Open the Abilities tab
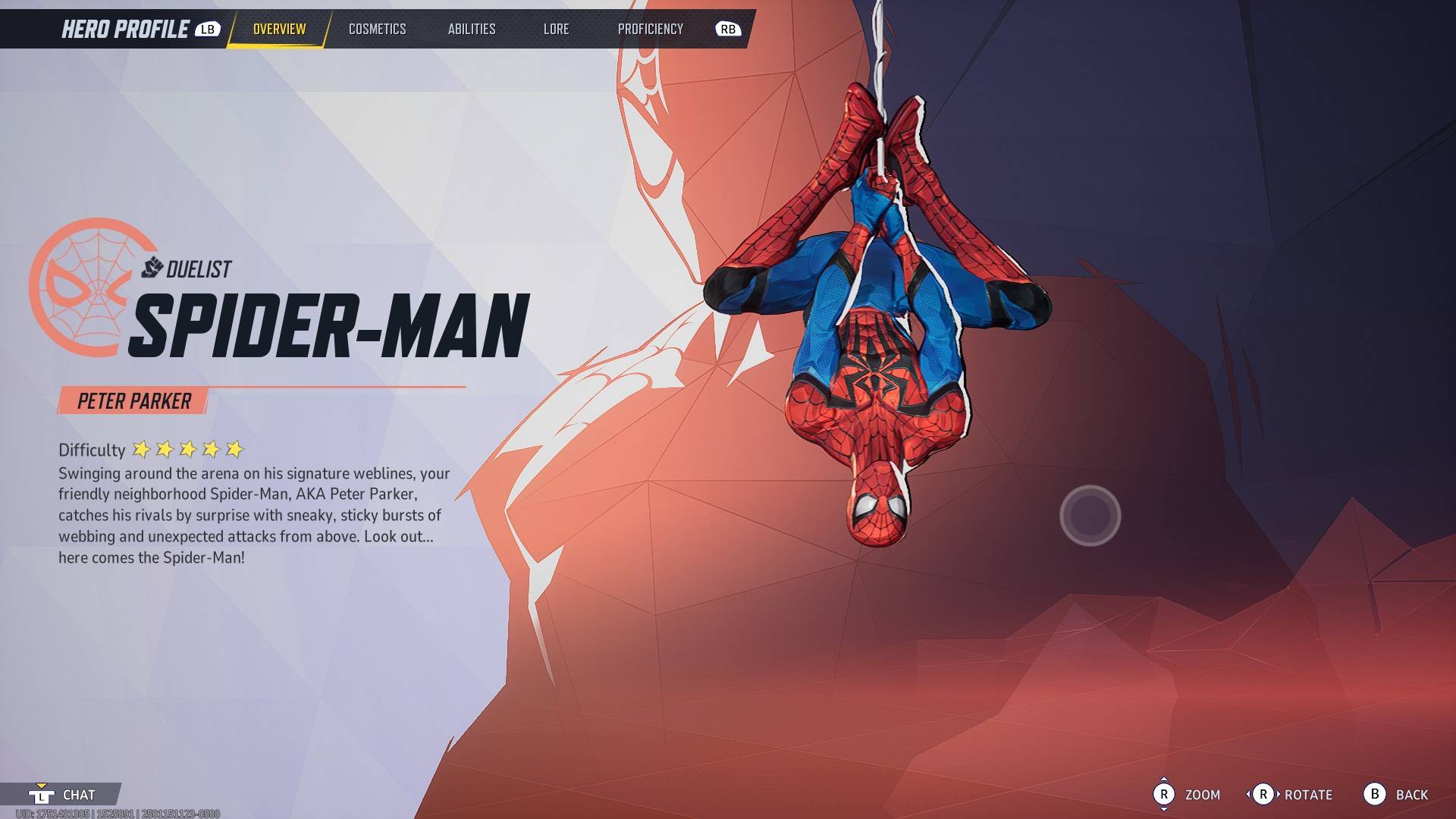 click(x=471, y=29)
